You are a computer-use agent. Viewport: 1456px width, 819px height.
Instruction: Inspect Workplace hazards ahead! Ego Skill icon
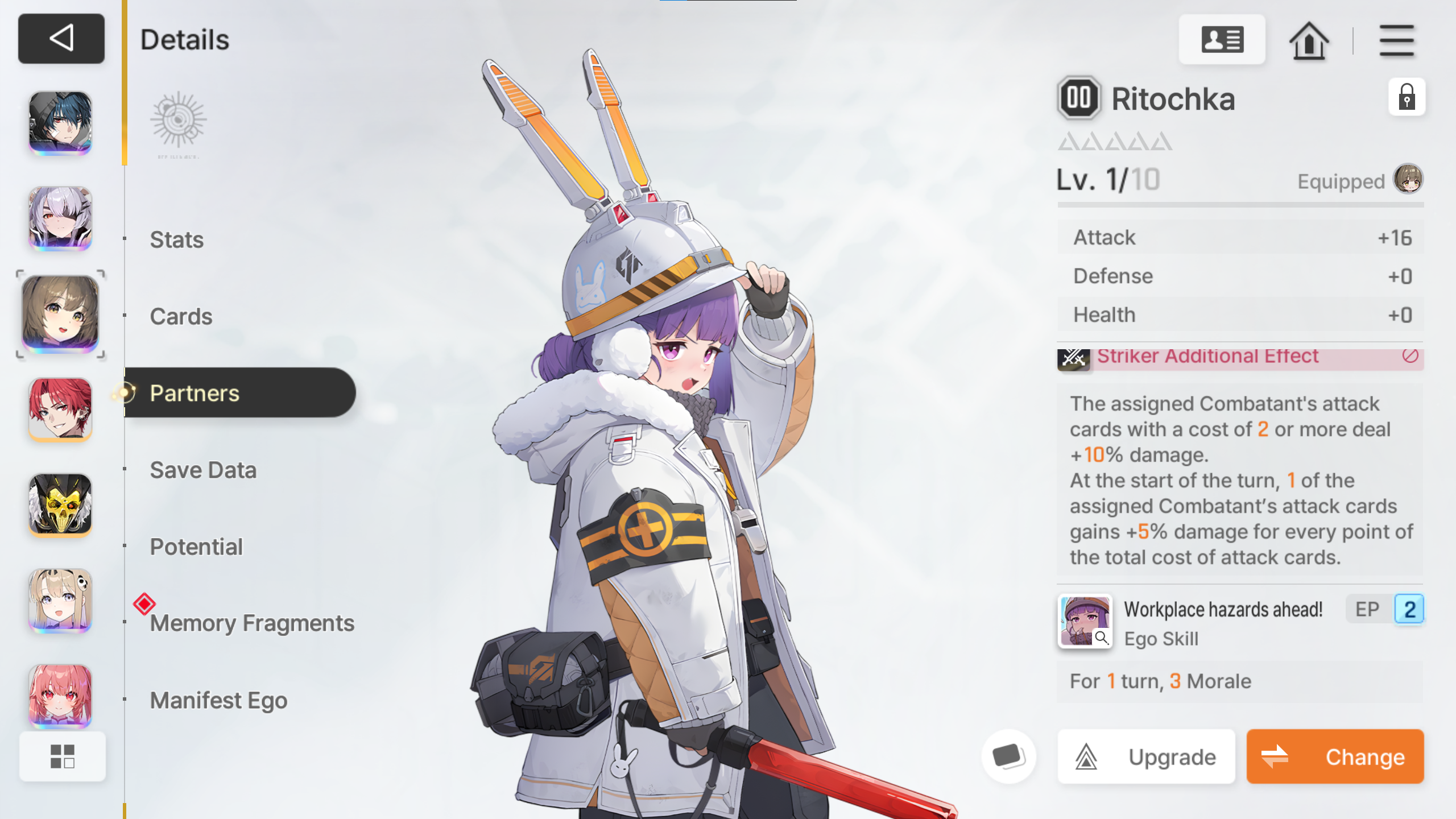1085,621
